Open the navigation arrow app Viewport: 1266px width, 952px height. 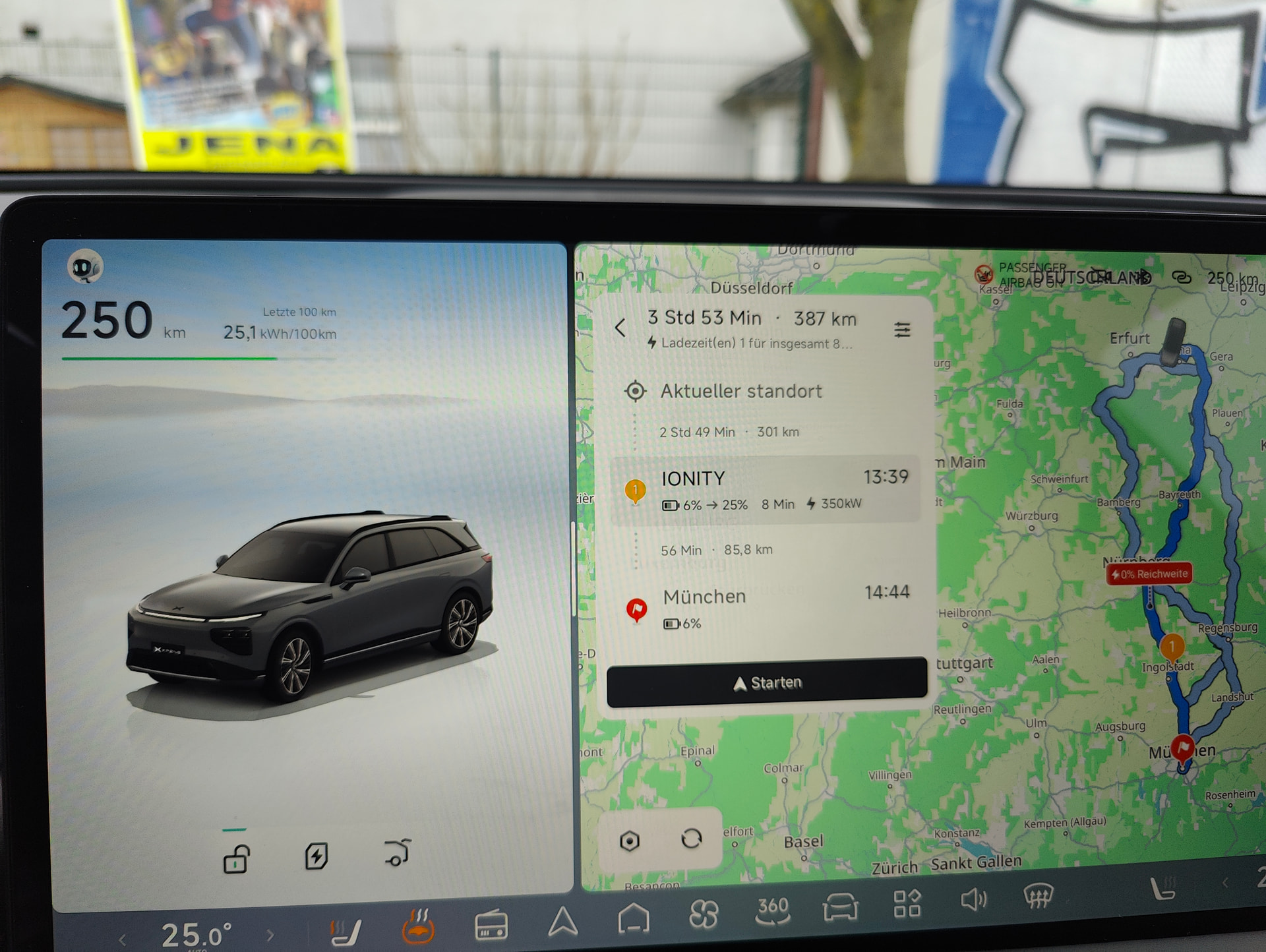562,921
